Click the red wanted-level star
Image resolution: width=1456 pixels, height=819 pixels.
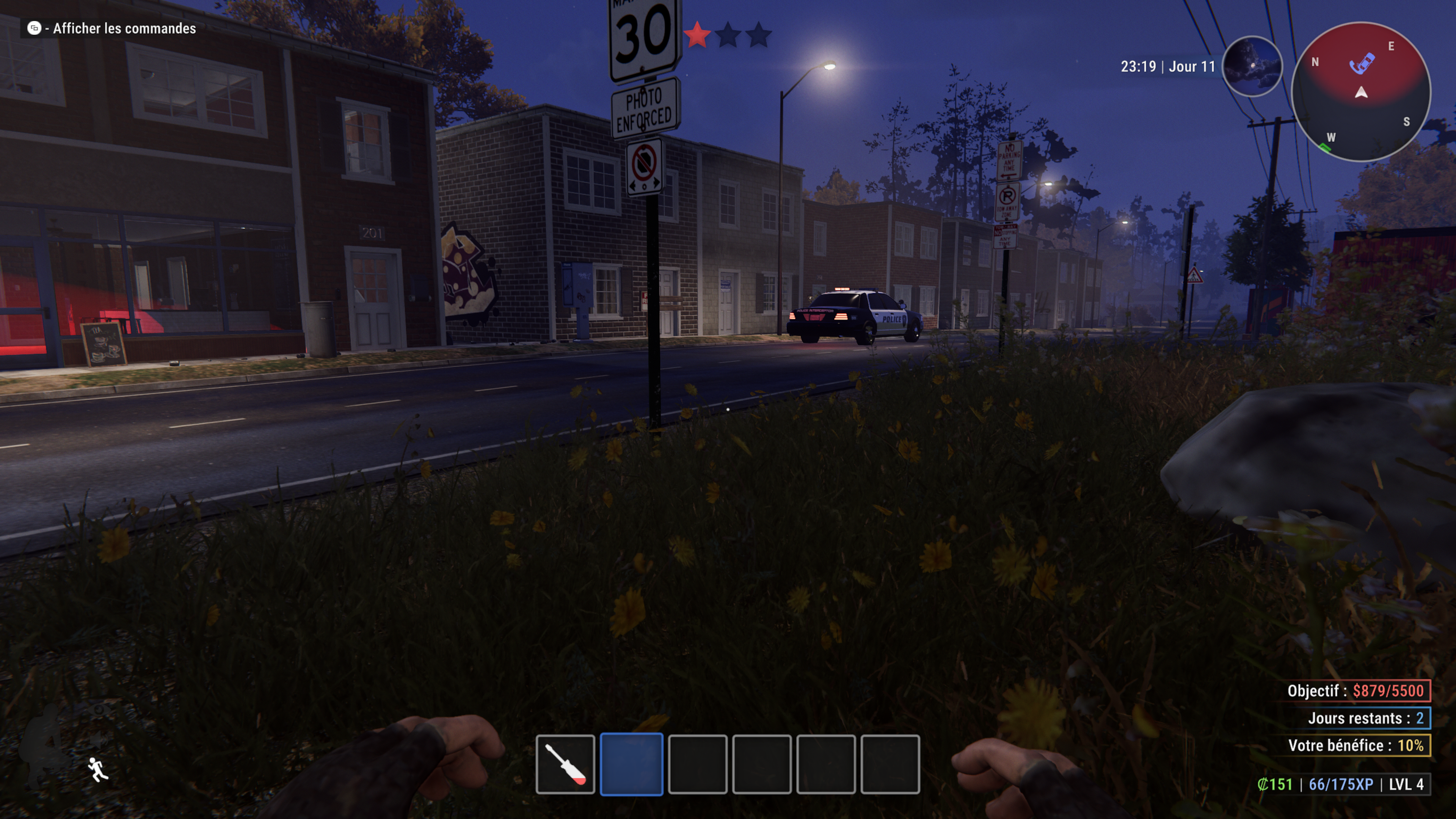[x=697, y=35]
